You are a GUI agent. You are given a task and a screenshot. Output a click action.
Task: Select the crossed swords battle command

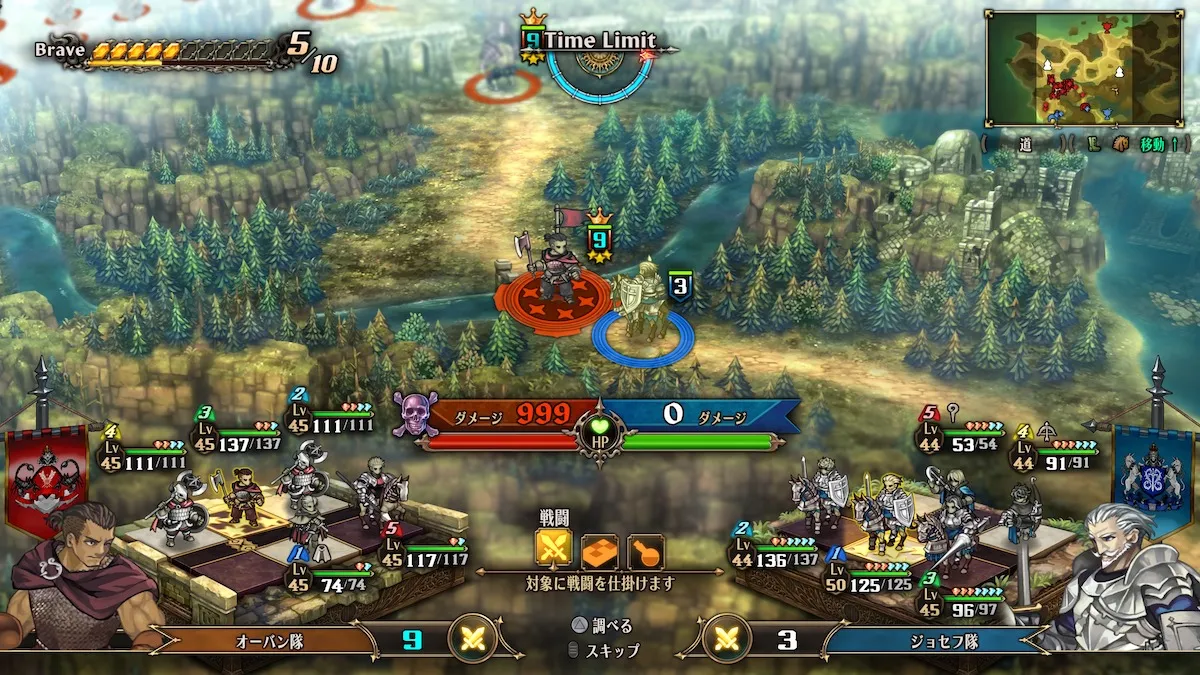click(x=554, y=547)
